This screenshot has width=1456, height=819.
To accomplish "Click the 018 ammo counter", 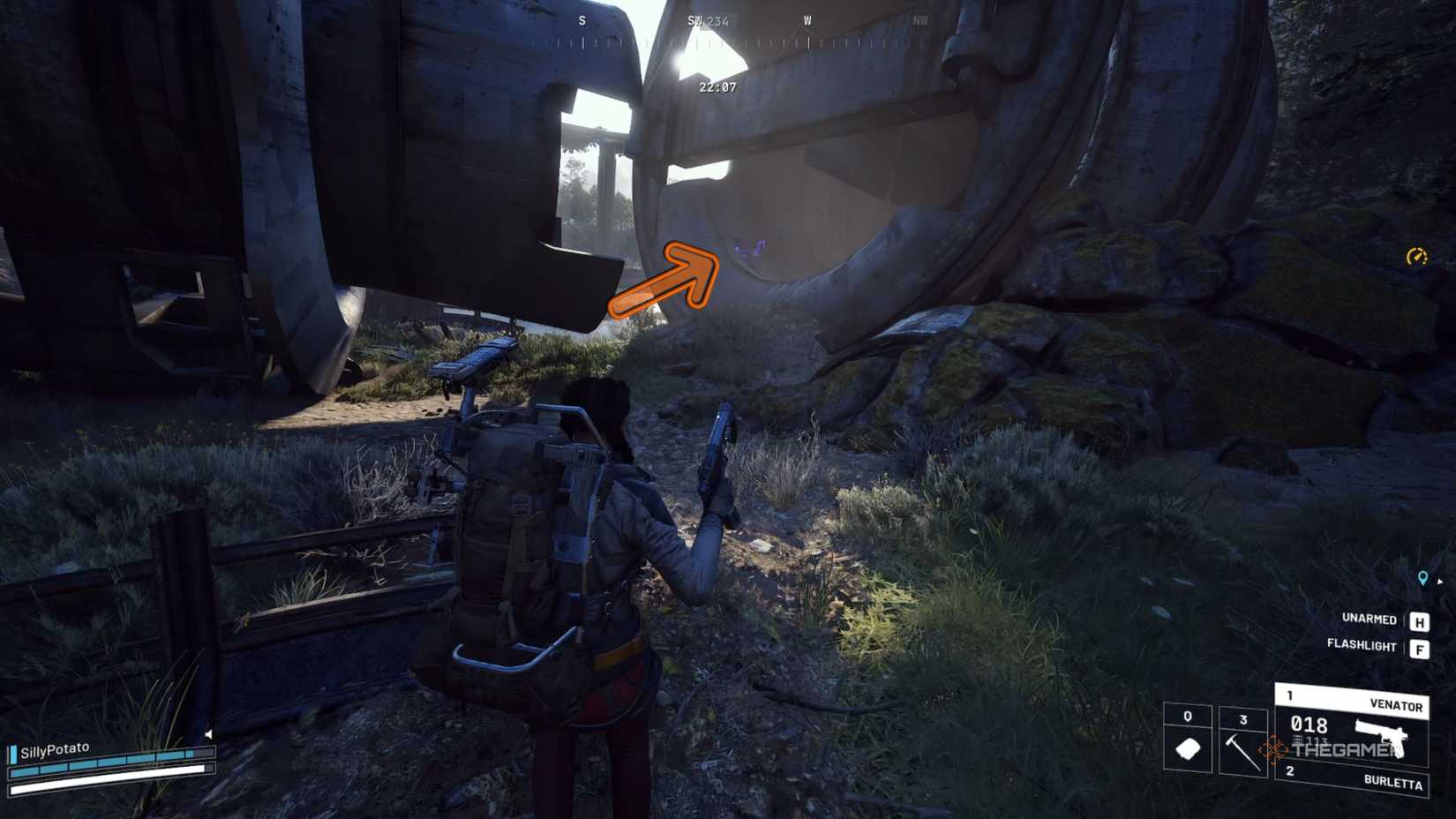I will pos(1309,725).
